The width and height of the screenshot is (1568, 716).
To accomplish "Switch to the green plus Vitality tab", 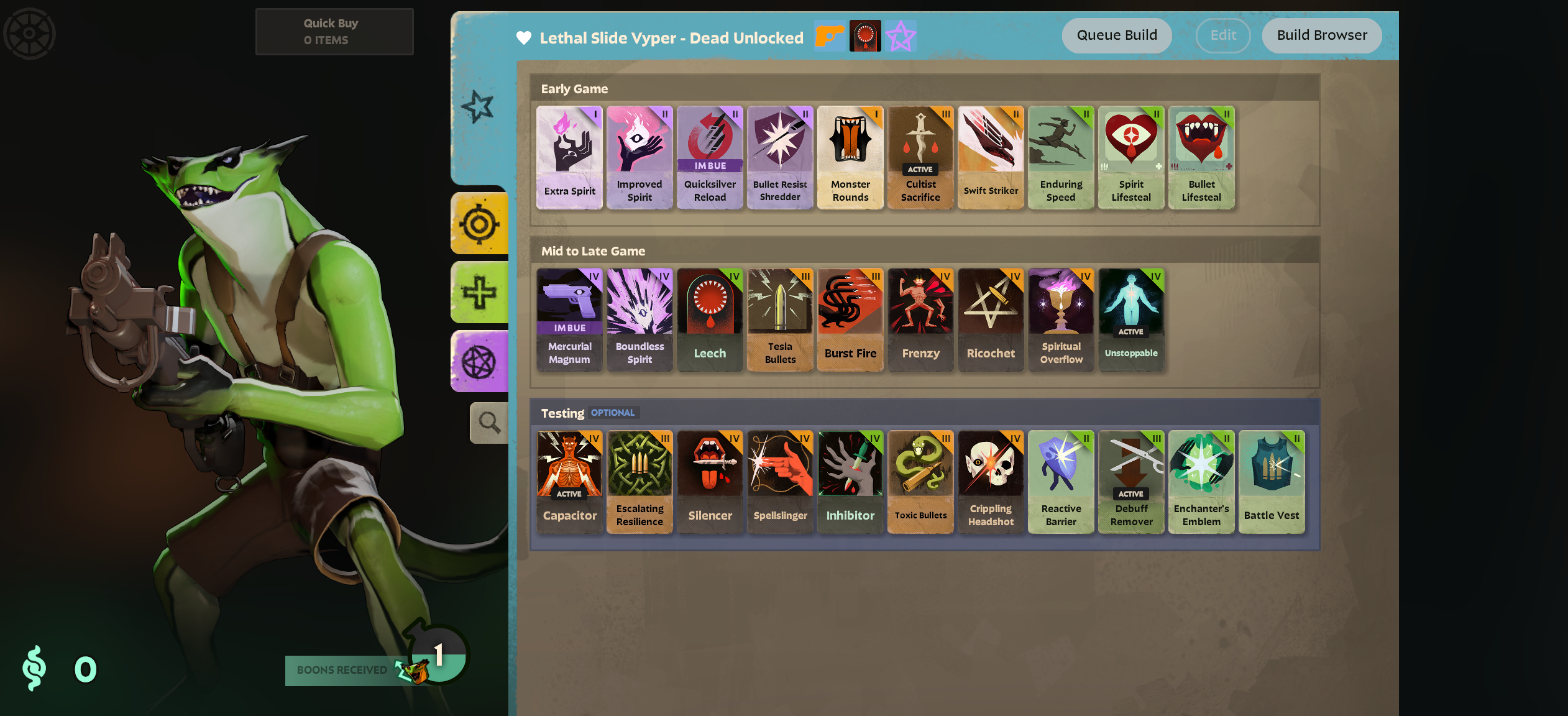I will point(480,291).
